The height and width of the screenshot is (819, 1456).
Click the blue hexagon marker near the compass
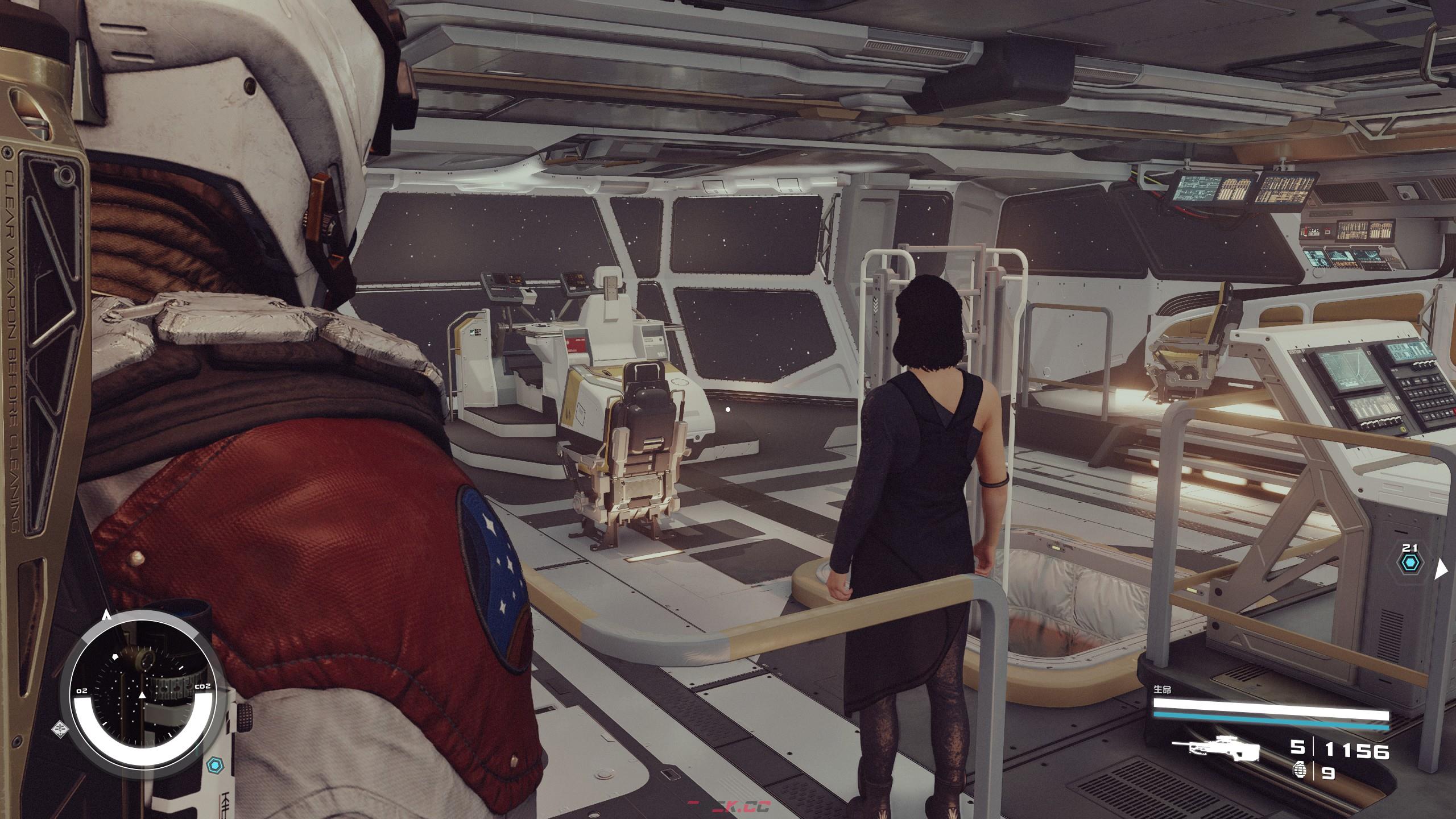tap(214, 766)
